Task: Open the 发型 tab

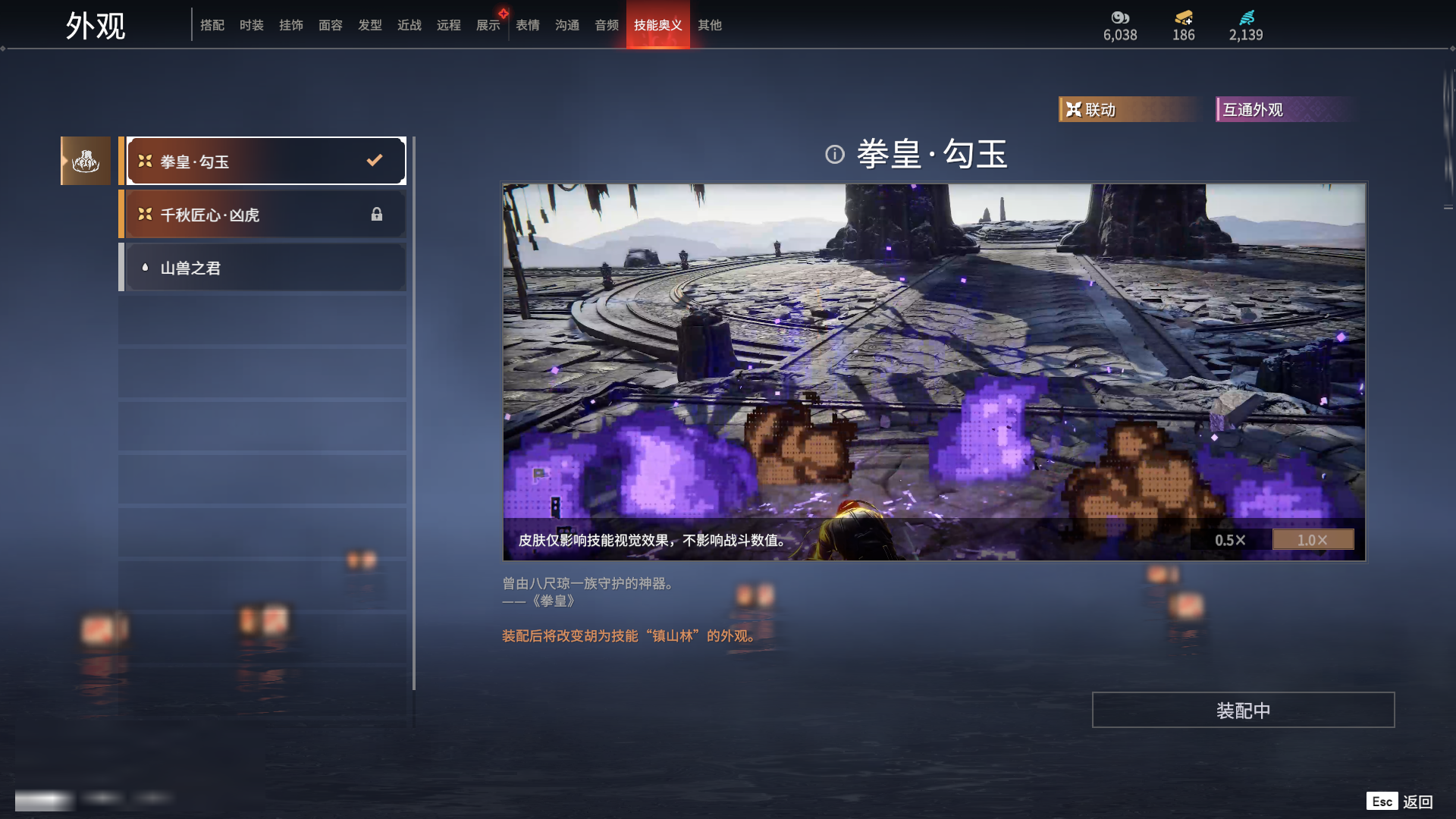Action: tap(370, 25)
